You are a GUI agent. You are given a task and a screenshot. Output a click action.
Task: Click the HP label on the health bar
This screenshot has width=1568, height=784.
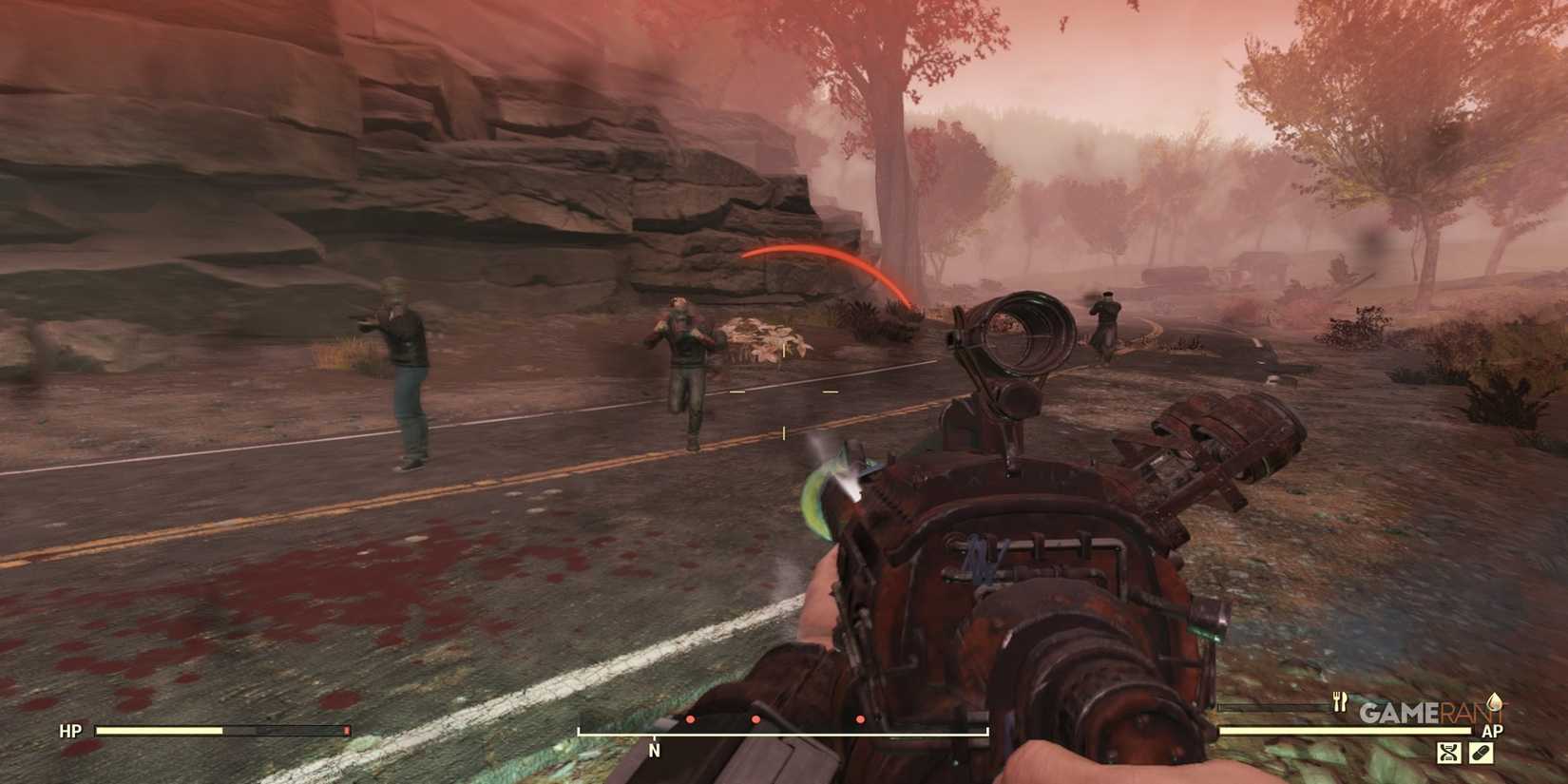pos(70,732)
